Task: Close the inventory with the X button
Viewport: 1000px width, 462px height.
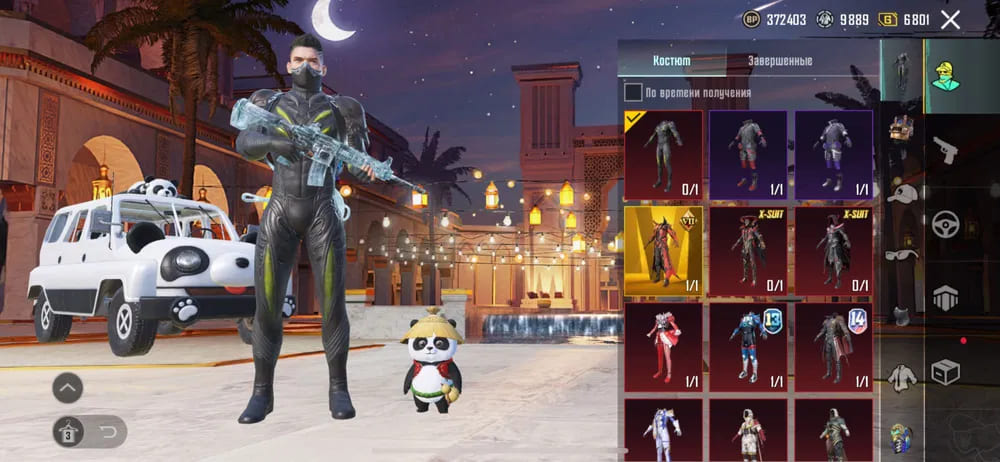Action: click(x=950, y=19)
